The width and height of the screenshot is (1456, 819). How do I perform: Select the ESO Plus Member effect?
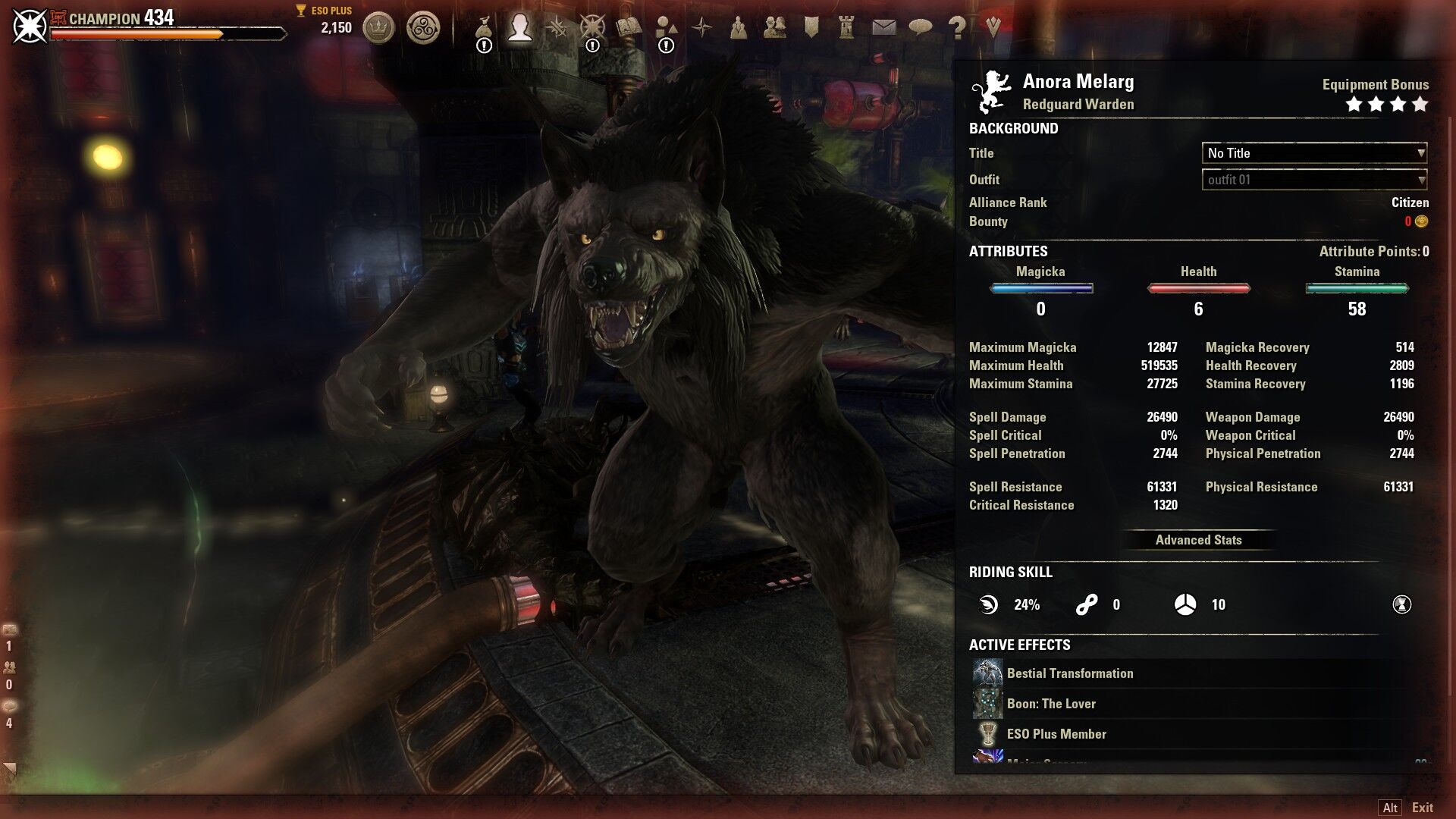1056,734
